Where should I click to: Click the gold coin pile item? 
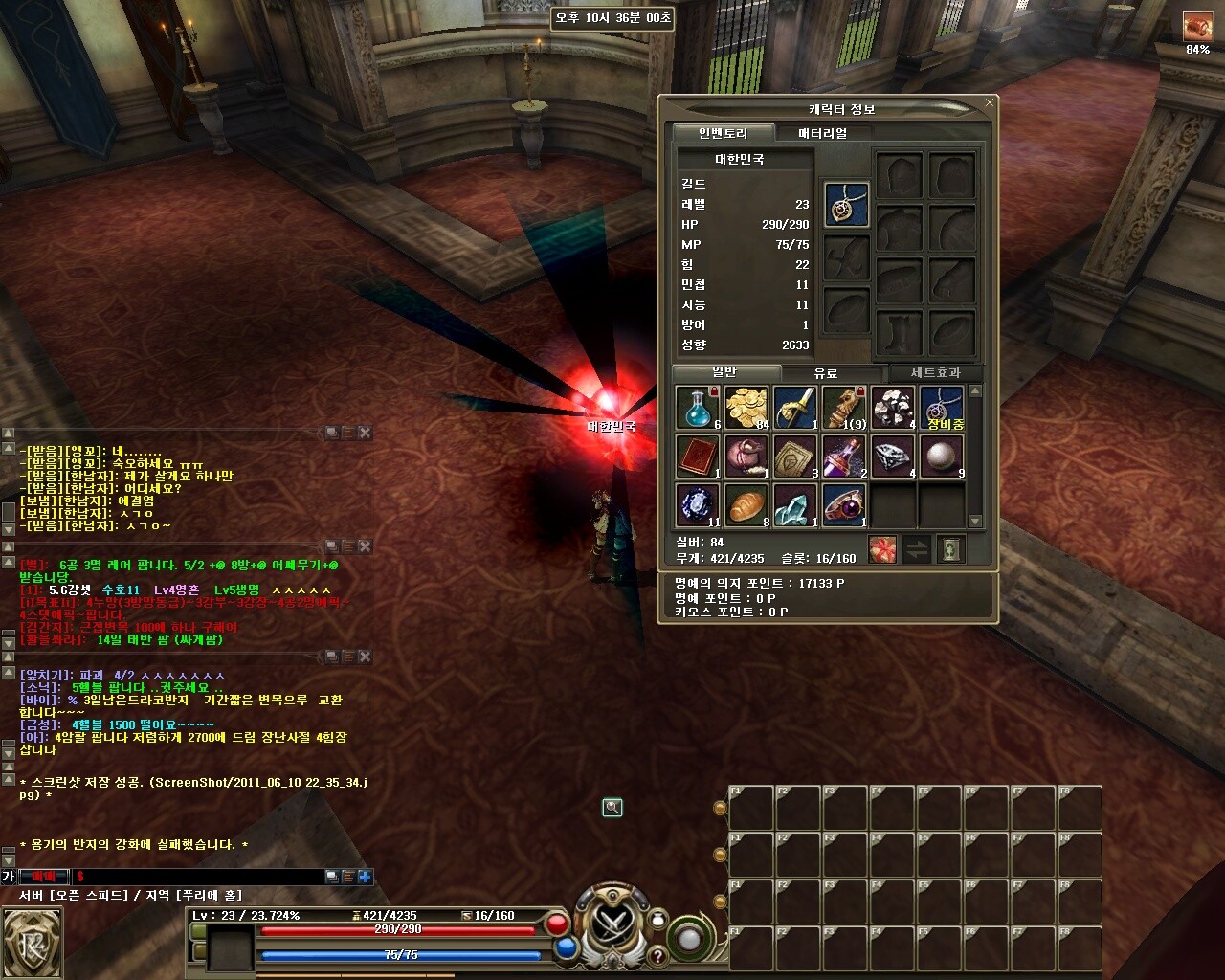pyautogui.click(x=746, y=408)
